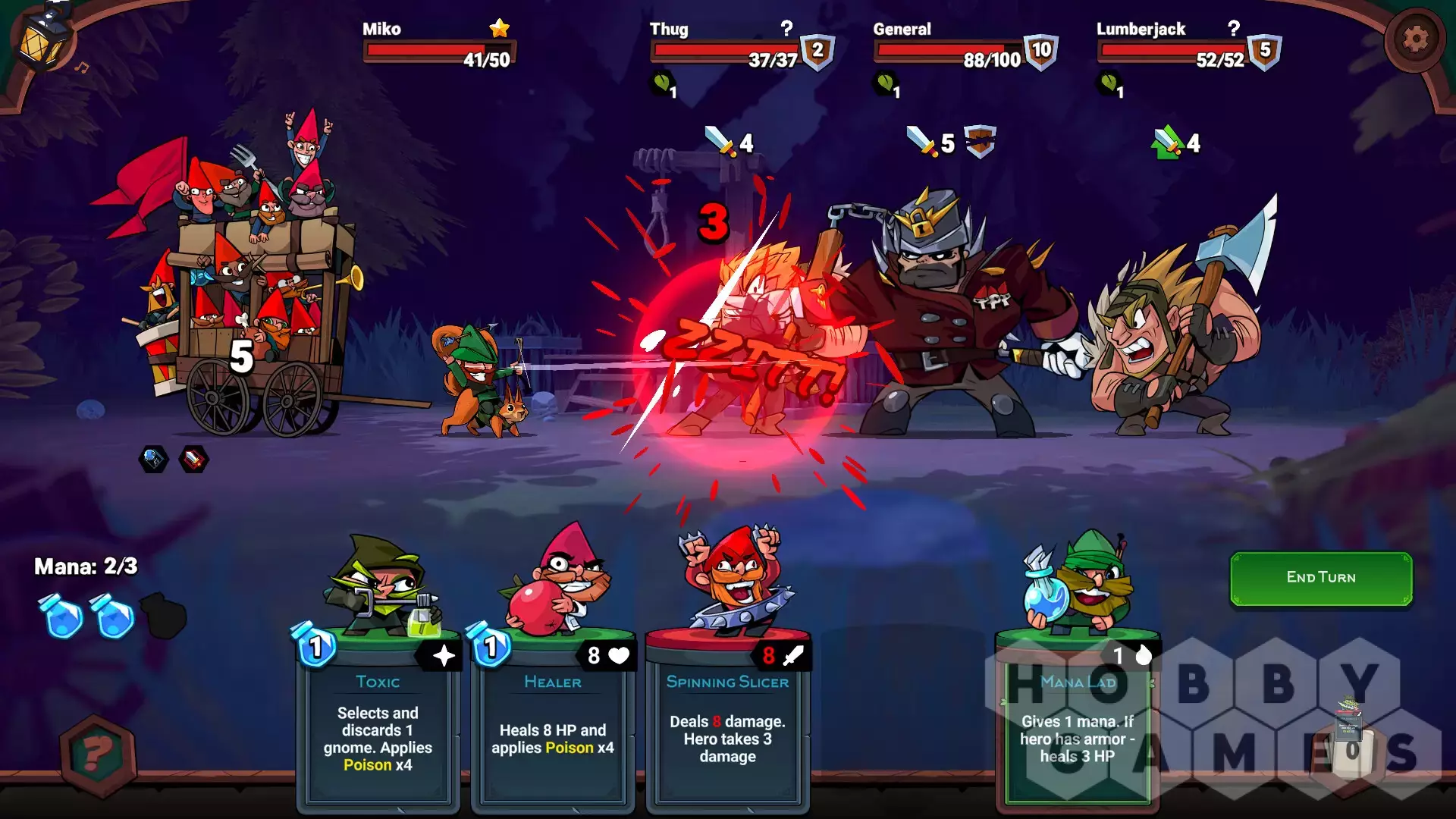Screen dimensions: 1456x819
Task: View the Thug's sword attack intent
Action: point(719,142)
